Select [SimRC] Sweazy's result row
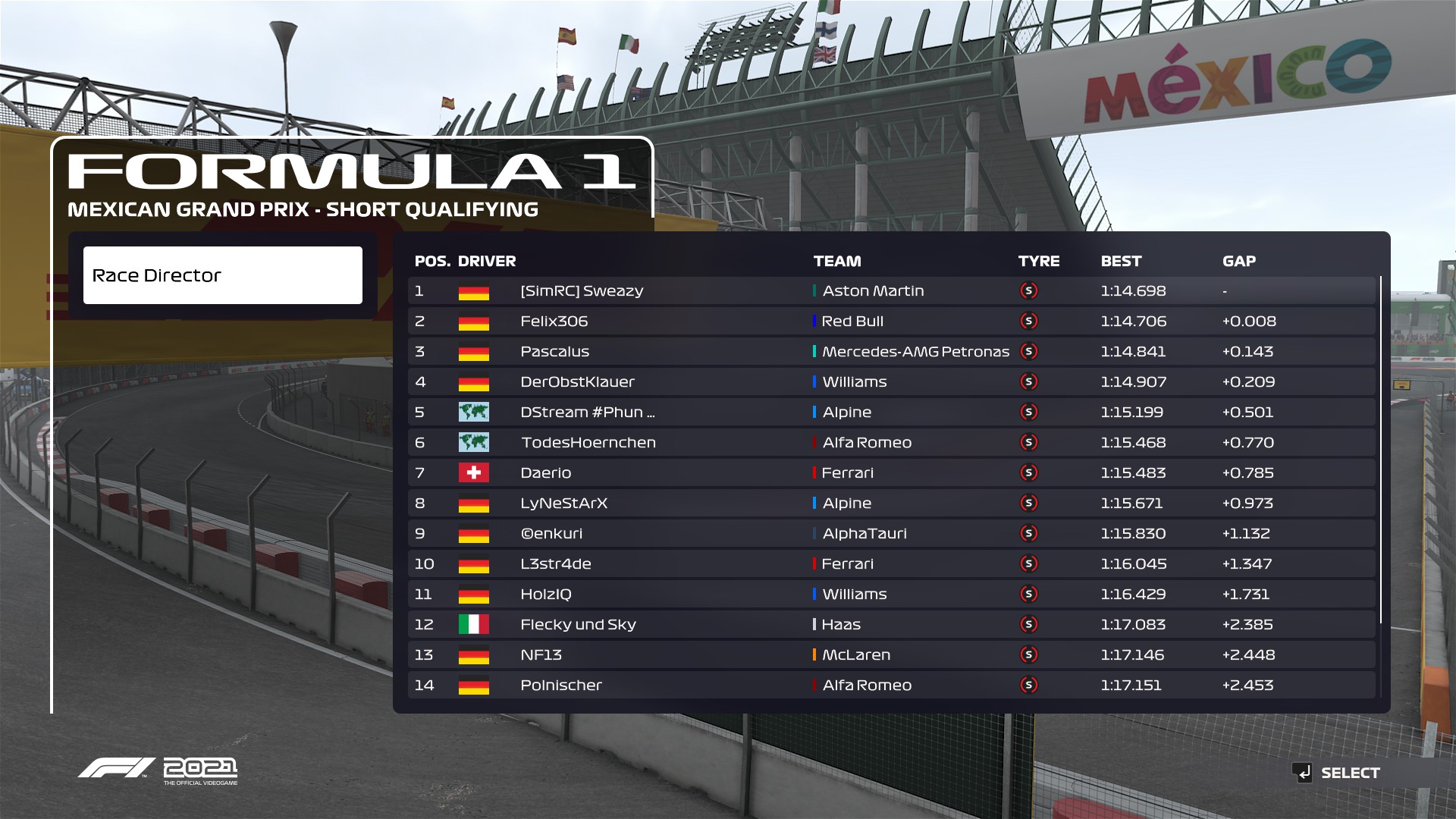Image resolution: width=1456 pixels, height=819 pixels. pyautogui.click(x=891, y=291)
